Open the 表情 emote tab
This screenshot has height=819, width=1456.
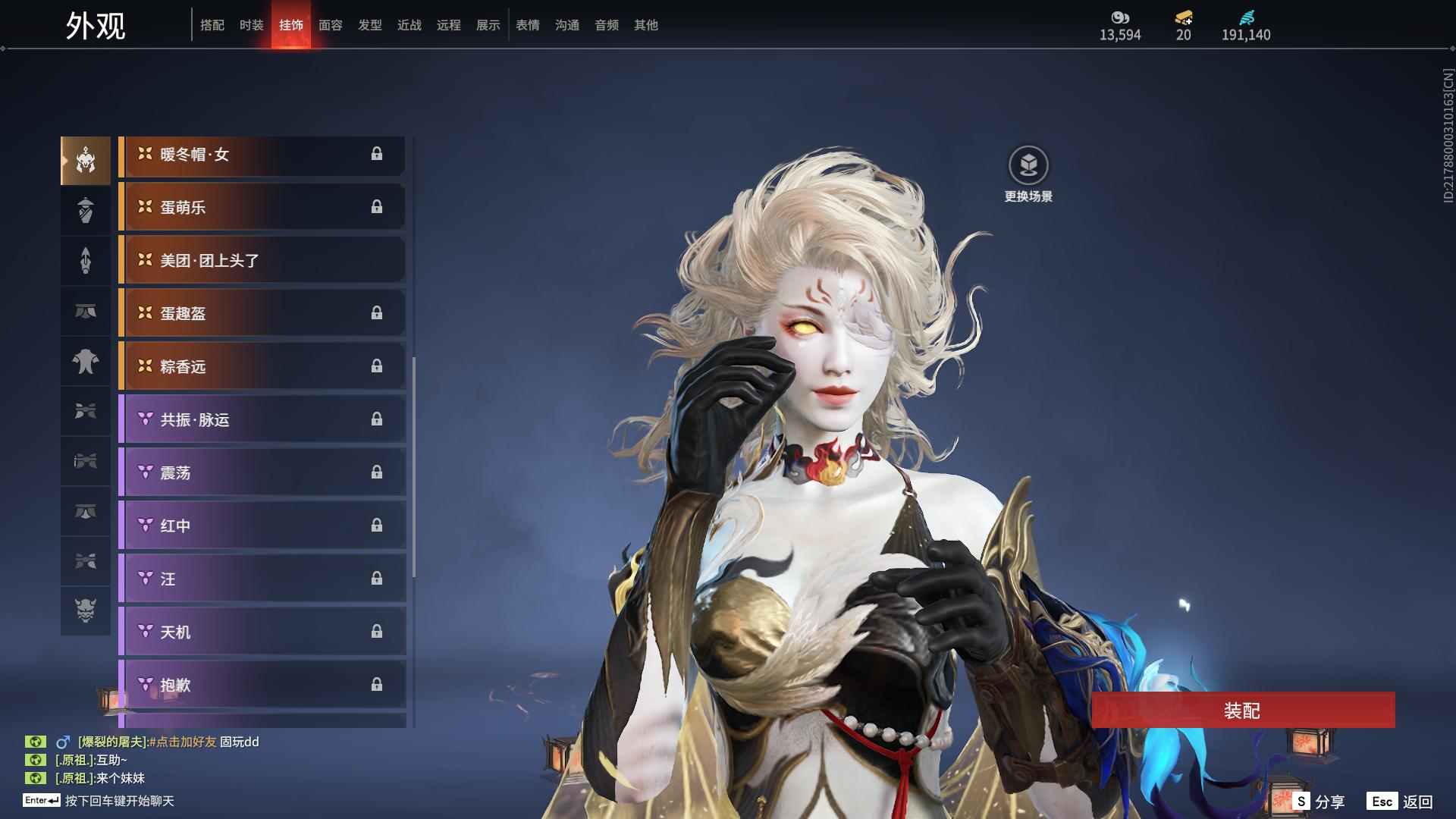(x=528, y=25)
